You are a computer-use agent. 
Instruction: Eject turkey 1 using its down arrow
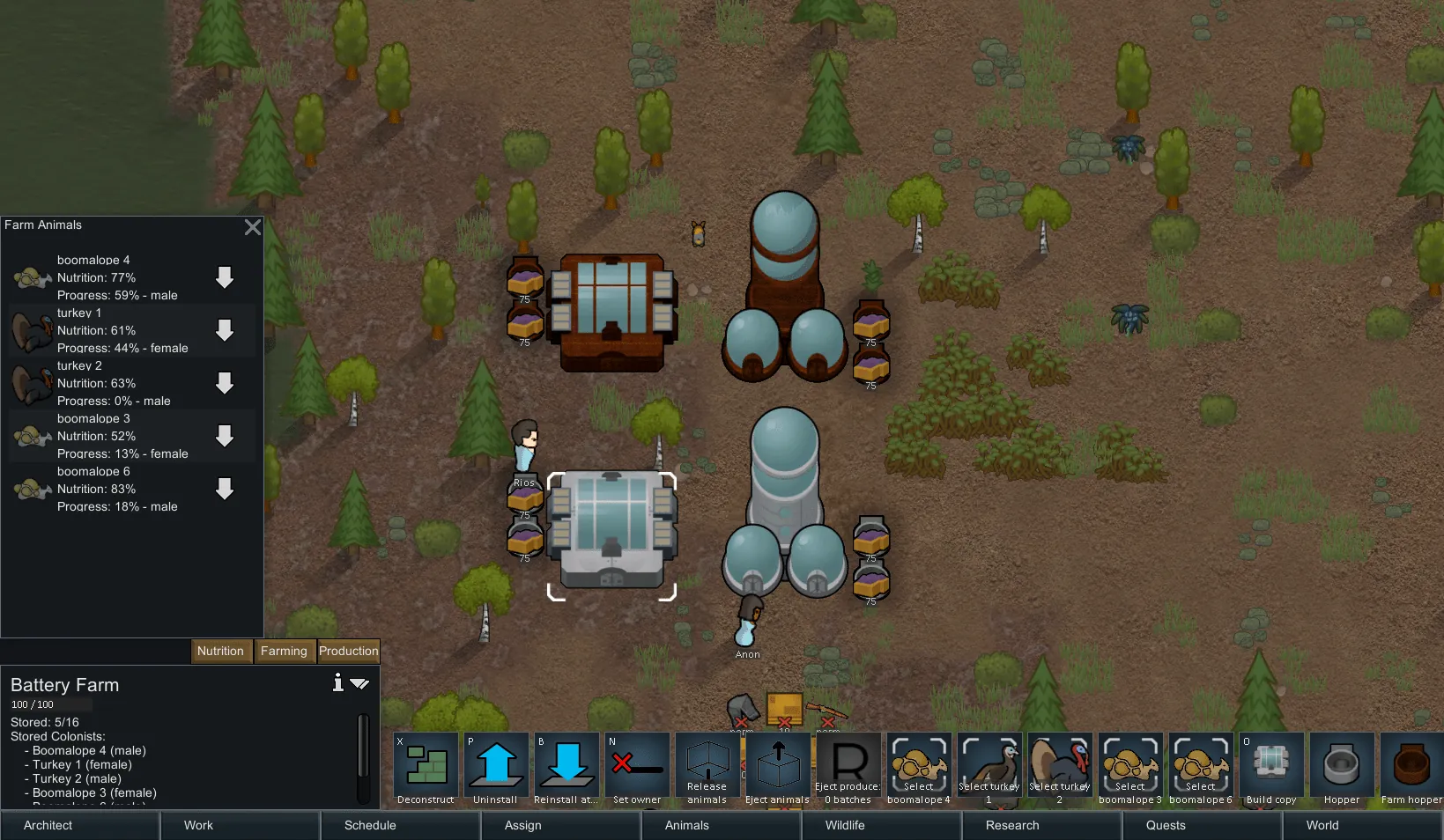click(225, 330)
